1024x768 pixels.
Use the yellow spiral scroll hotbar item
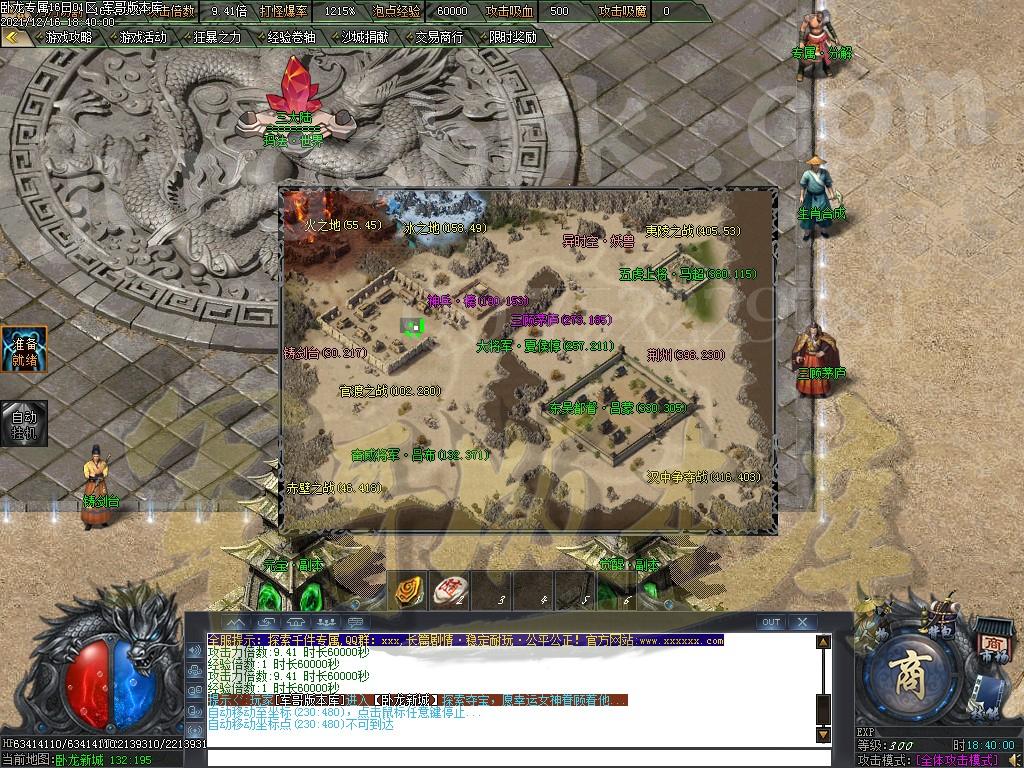click(x=408, y=590)
